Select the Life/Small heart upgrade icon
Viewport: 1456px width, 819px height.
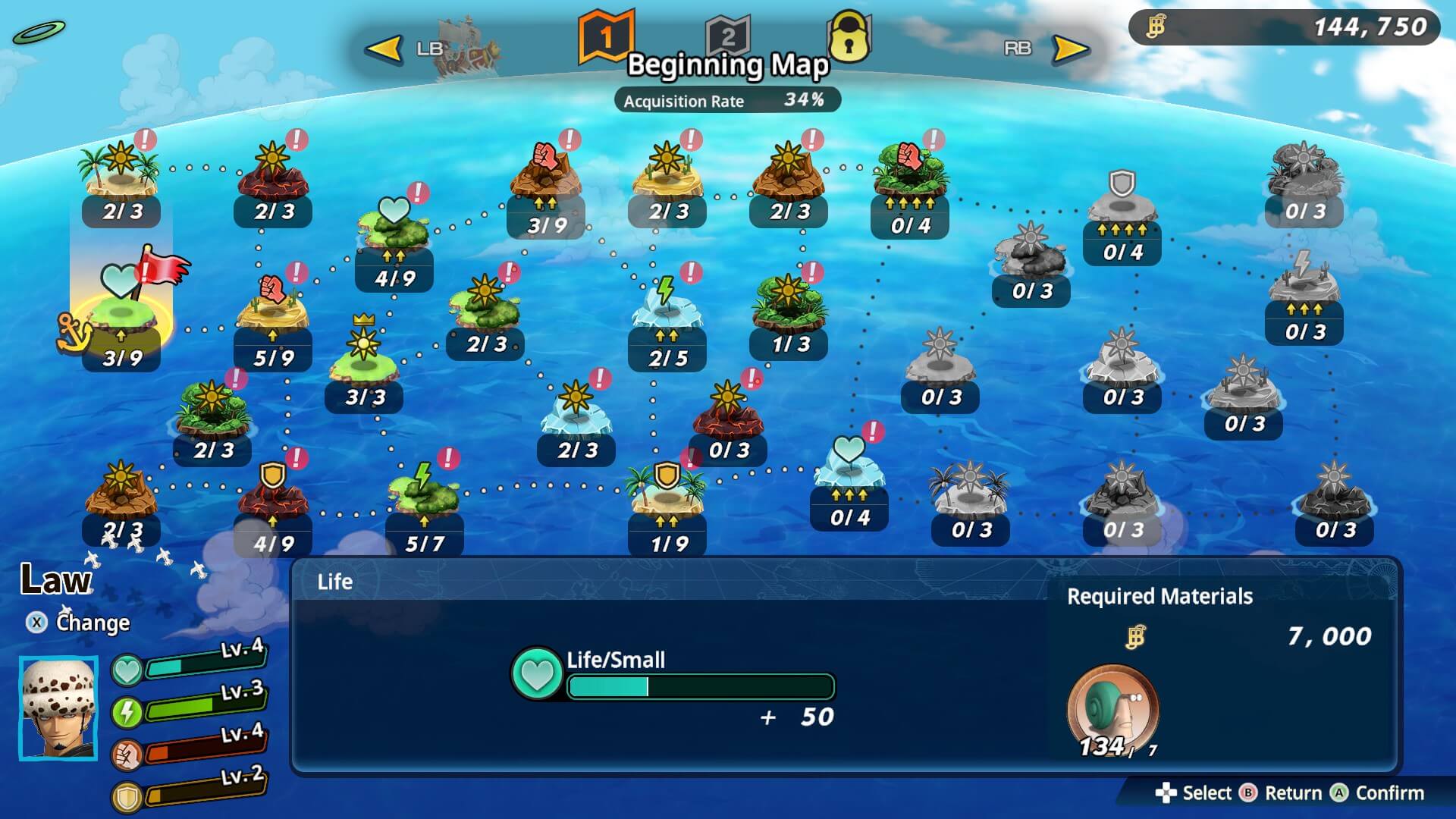tap(537, 674)
